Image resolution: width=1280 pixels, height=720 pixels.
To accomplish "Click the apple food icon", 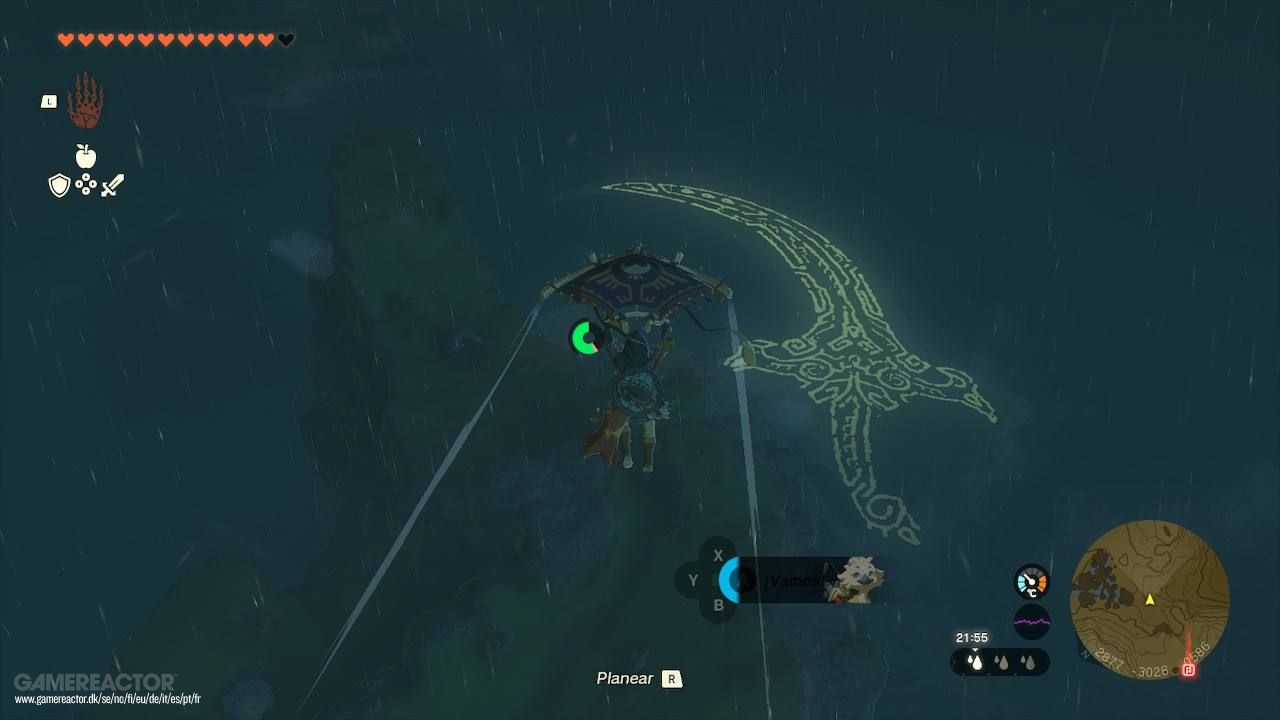I will [x=85, y=155].
